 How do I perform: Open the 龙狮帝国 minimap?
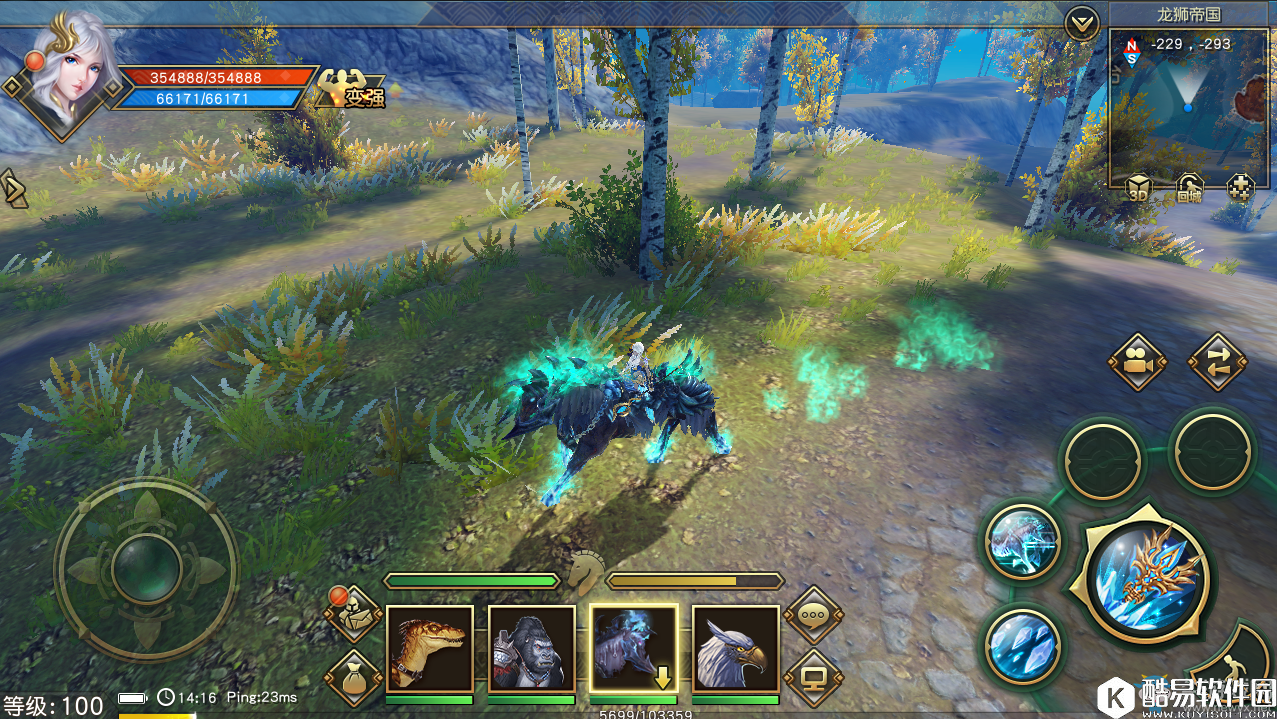1187,105
